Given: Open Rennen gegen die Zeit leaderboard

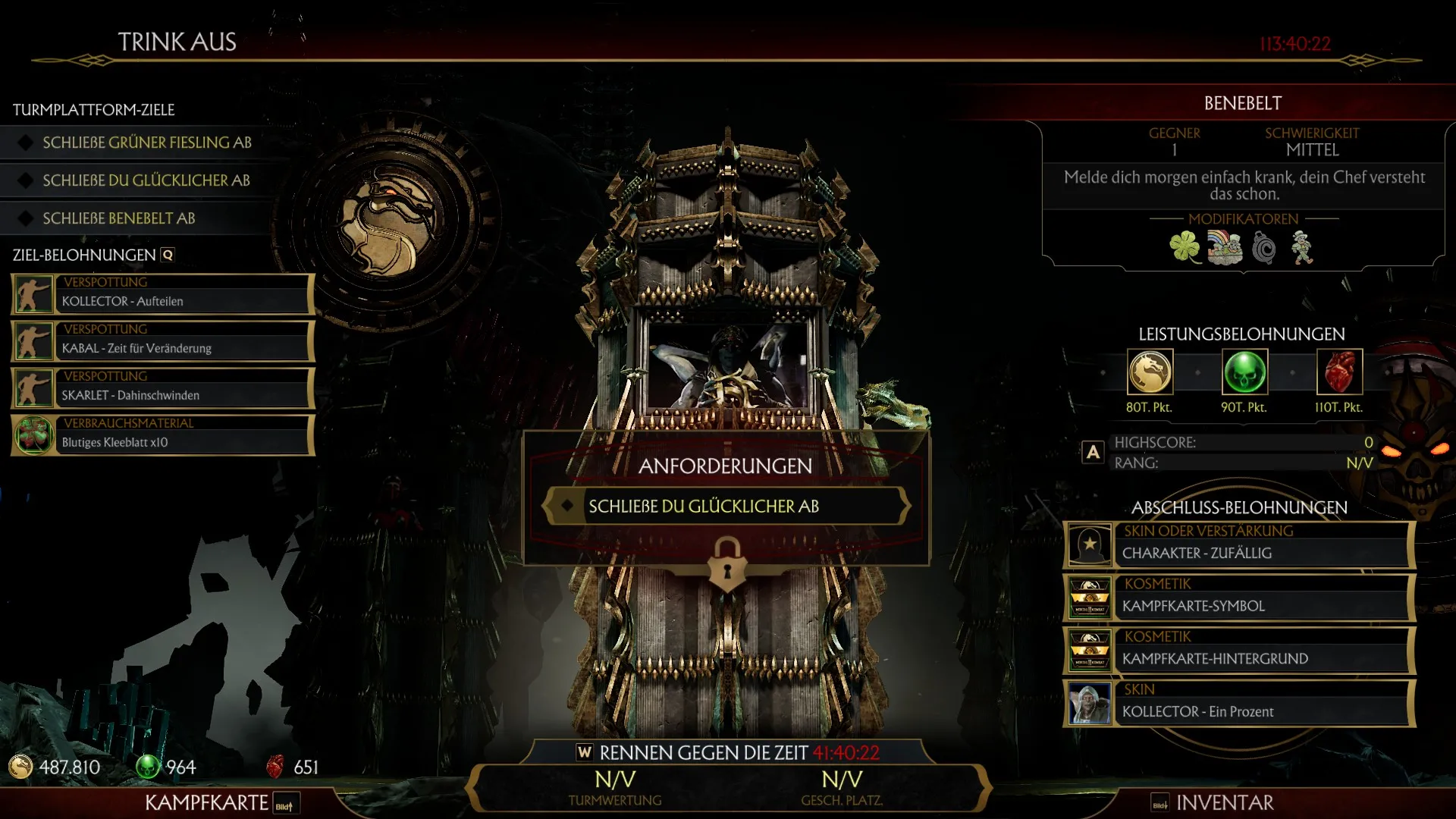Looking at the screenshot, I should [728, 753].
